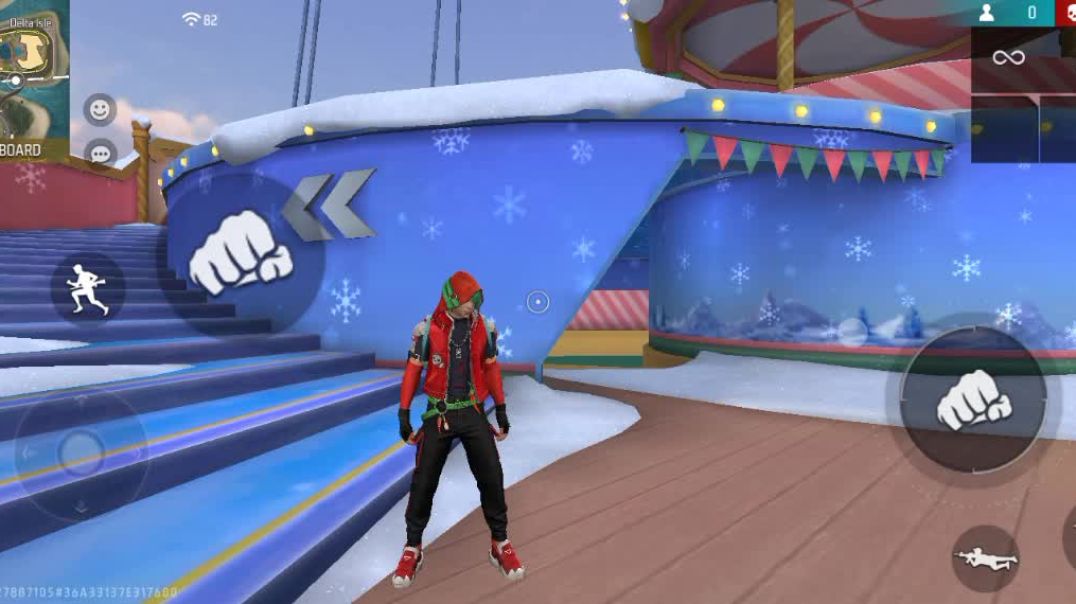Image resolution: width=1076 pixels, height=604 pixels.
Task: Open the chat speech bubble button
Action: 99,153
